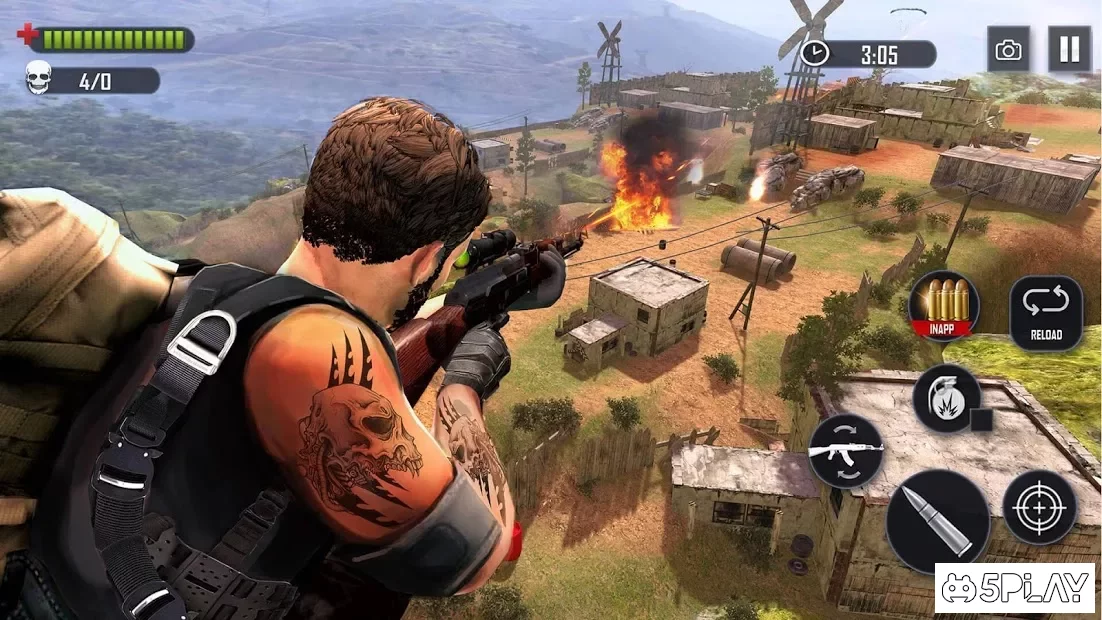Switch weapon using the rifle swap icon
Viewport: 1102px width, 620px height.
845,450
